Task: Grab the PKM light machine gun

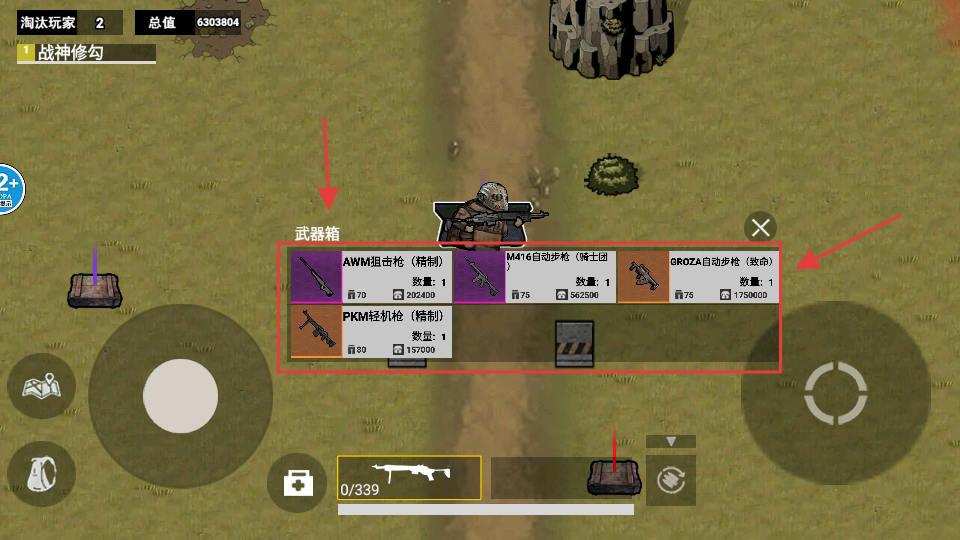Action: (x=370, y=332)
